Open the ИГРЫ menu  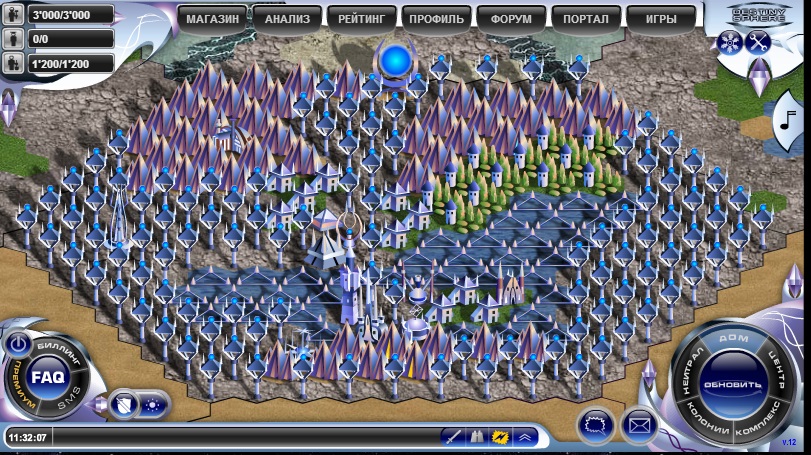tap(660, 18)
